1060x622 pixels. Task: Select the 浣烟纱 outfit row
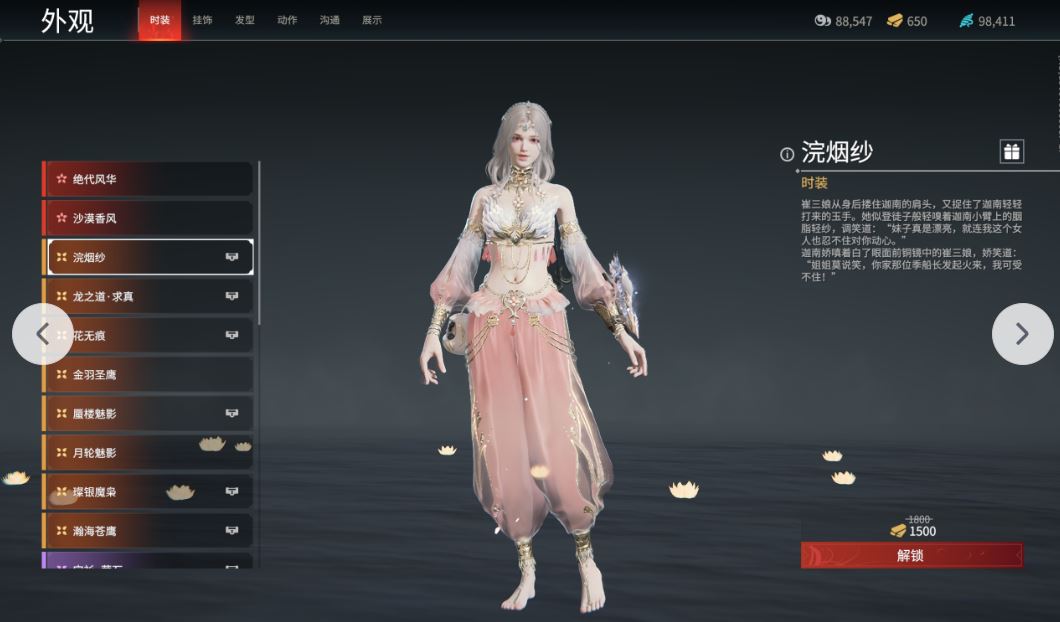tap(148, 257)
